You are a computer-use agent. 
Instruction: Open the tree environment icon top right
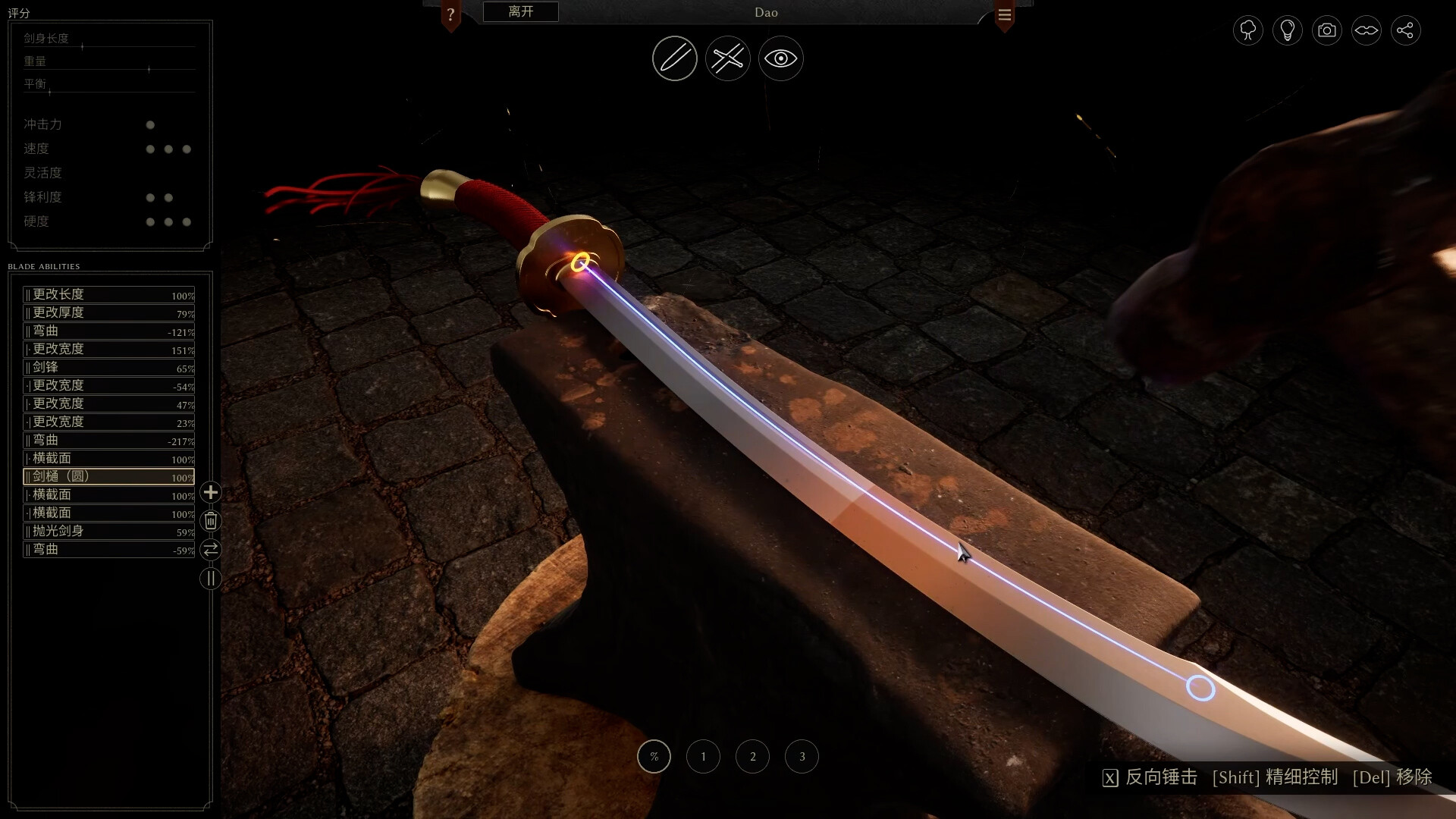(1247, 30)
